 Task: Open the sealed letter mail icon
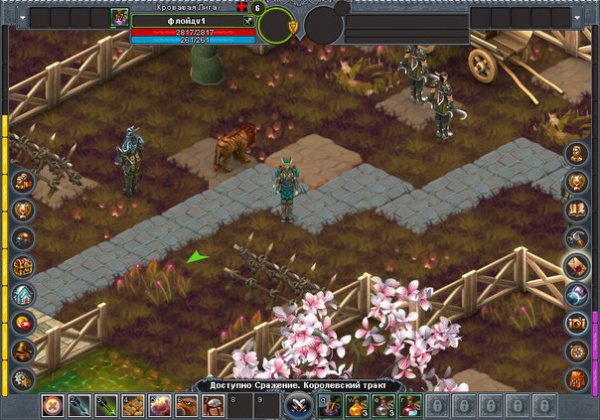point(577,266)
